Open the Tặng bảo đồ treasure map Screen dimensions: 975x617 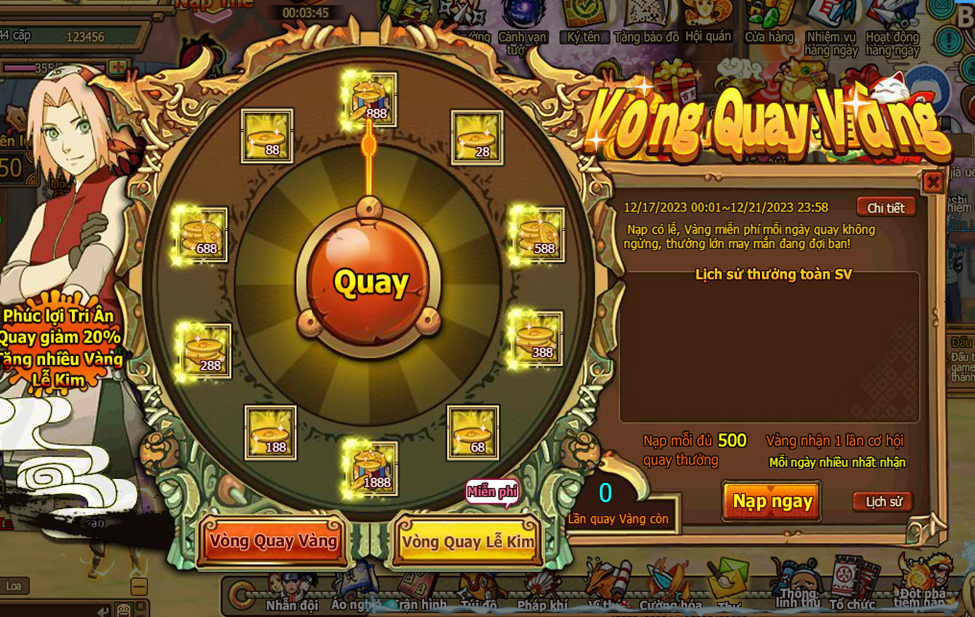646,20
